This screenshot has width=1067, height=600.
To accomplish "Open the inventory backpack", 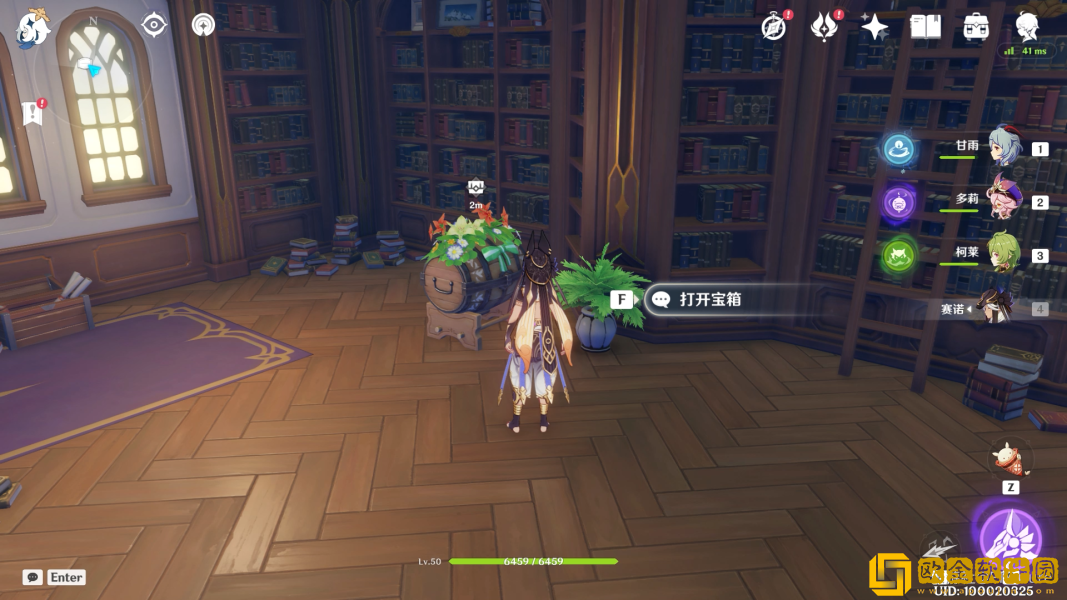I will pyautogui.click(x=976, y=27).
